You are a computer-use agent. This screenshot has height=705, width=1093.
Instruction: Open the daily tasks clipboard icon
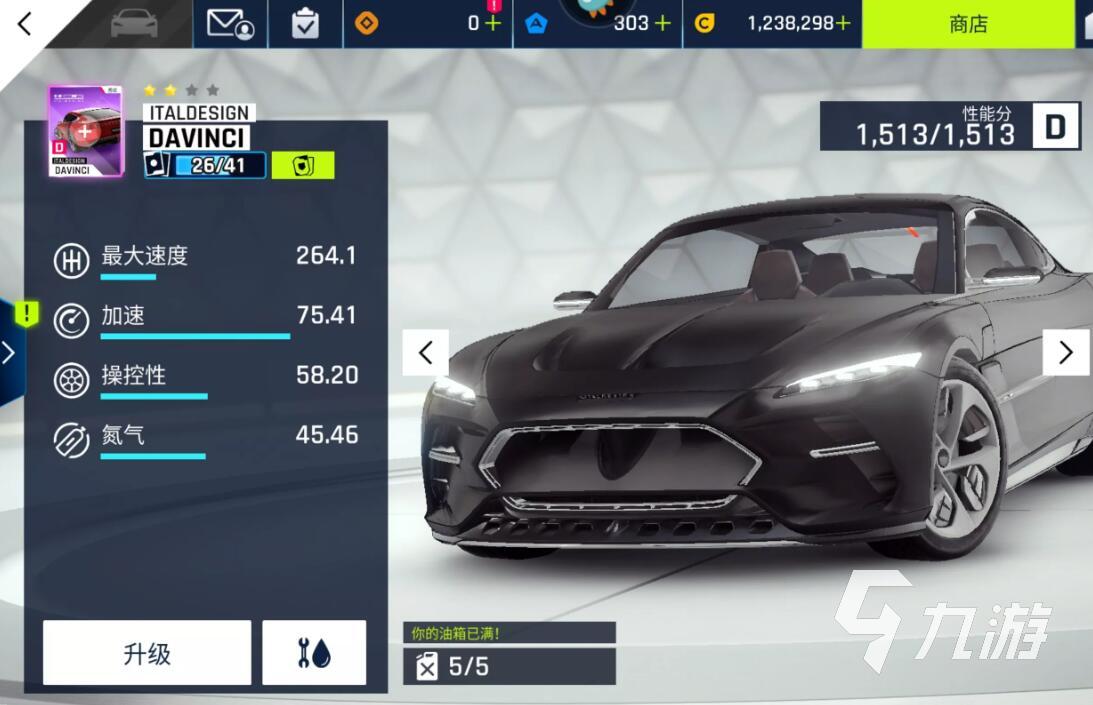tap(305, 23)
